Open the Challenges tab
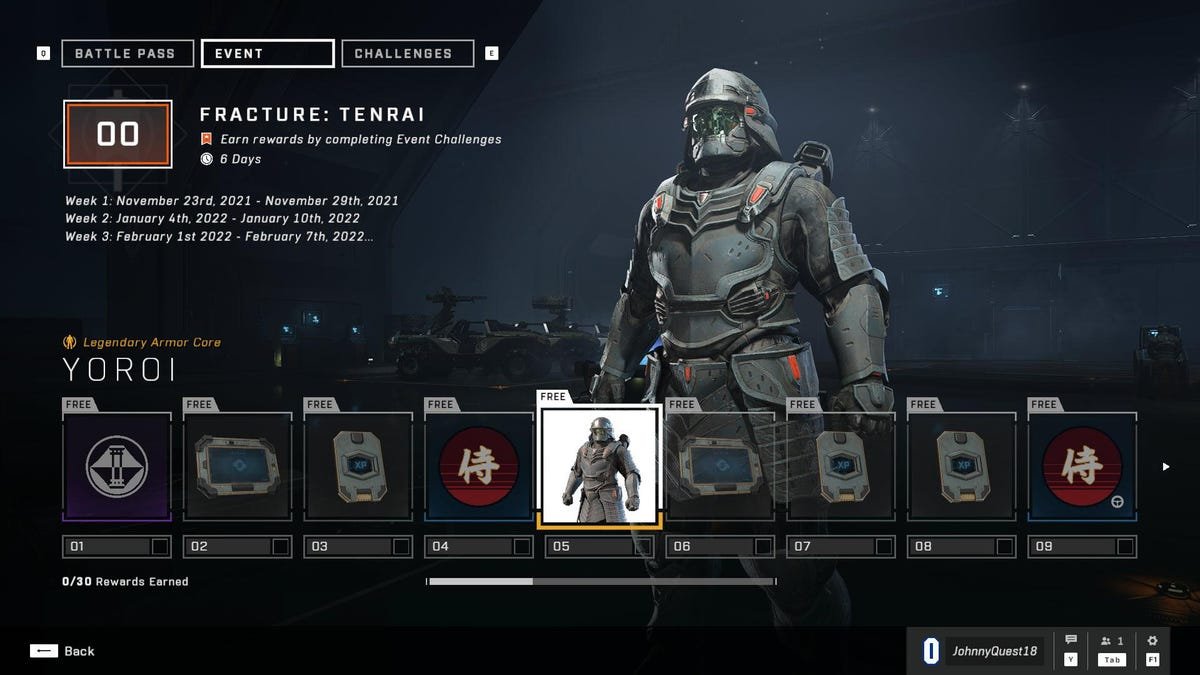 (407, 53)
